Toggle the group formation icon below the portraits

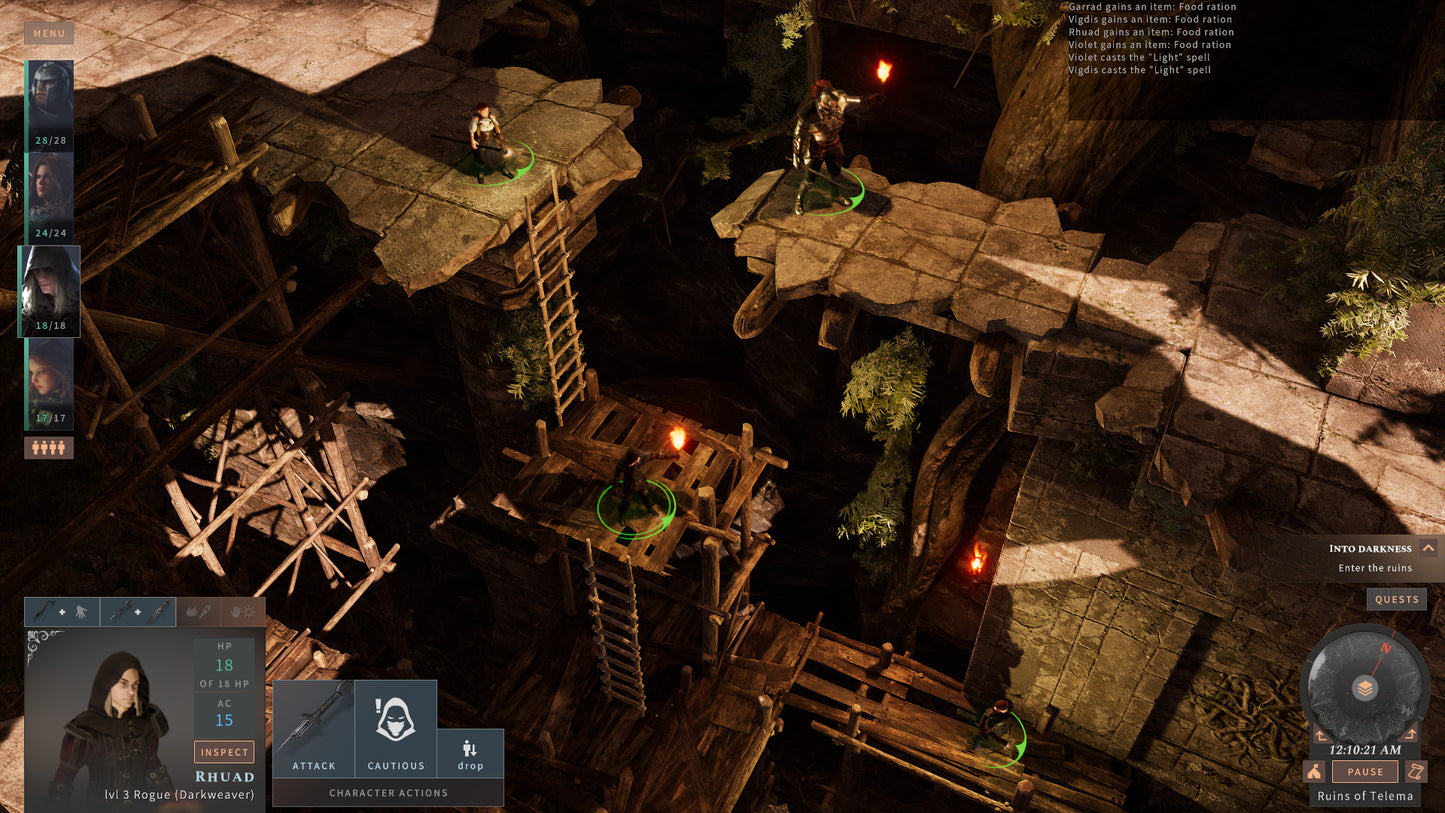(x=48, y=447)
